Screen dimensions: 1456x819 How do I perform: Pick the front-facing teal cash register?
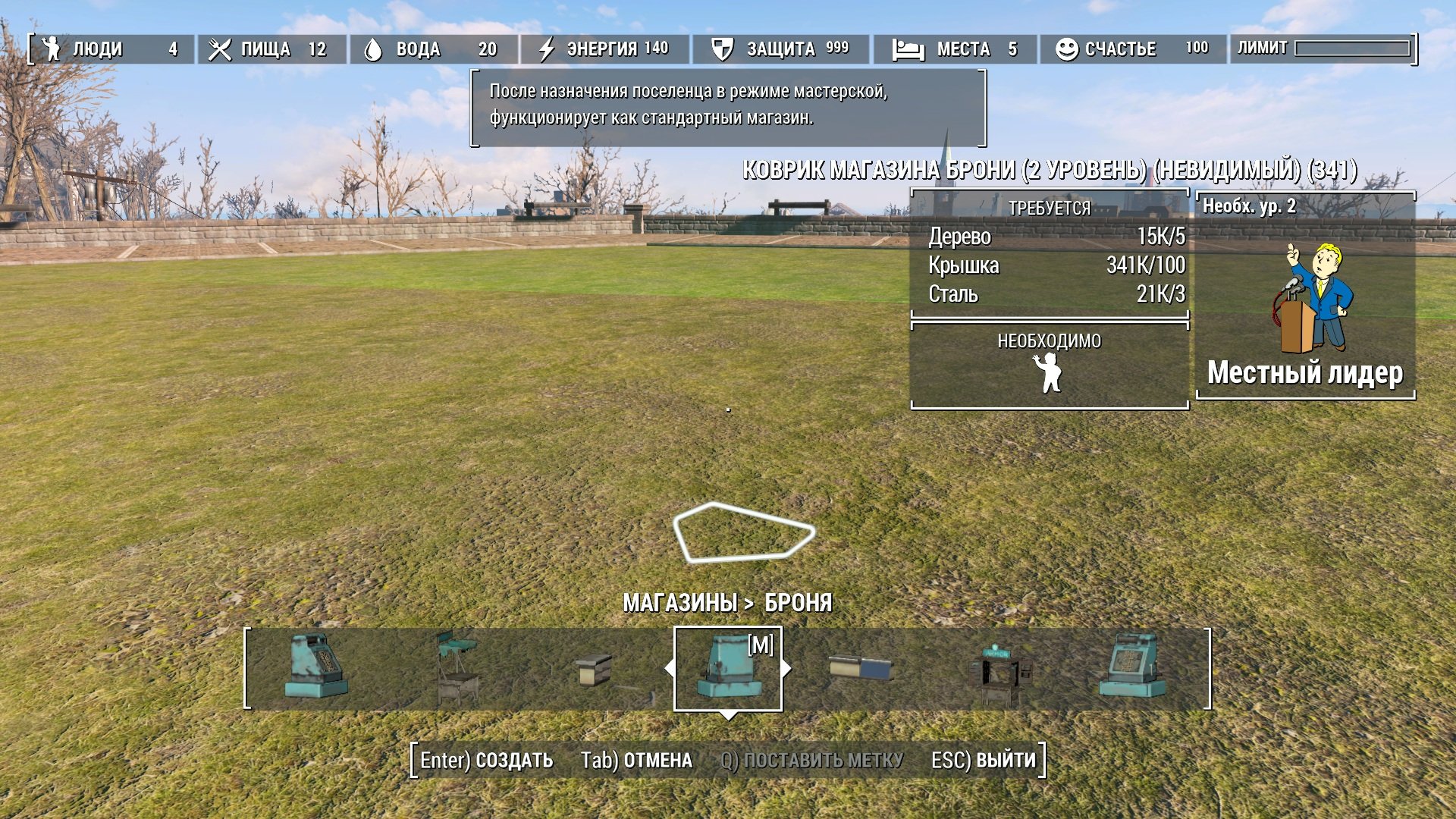pos(1132,667)
